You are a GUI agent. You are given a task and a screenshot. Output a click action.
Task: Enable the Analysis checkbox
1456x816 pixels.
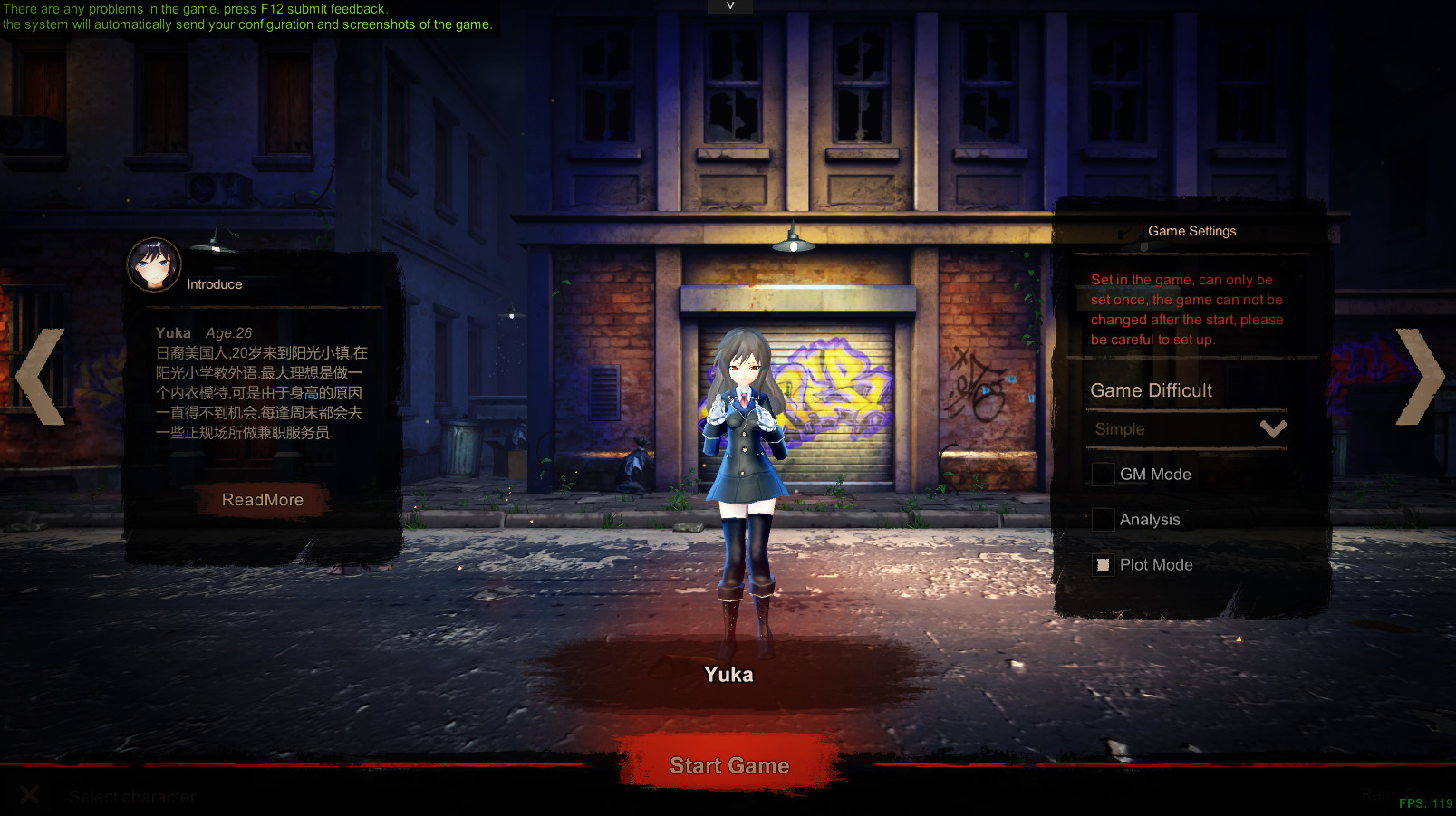[1102, 519]
